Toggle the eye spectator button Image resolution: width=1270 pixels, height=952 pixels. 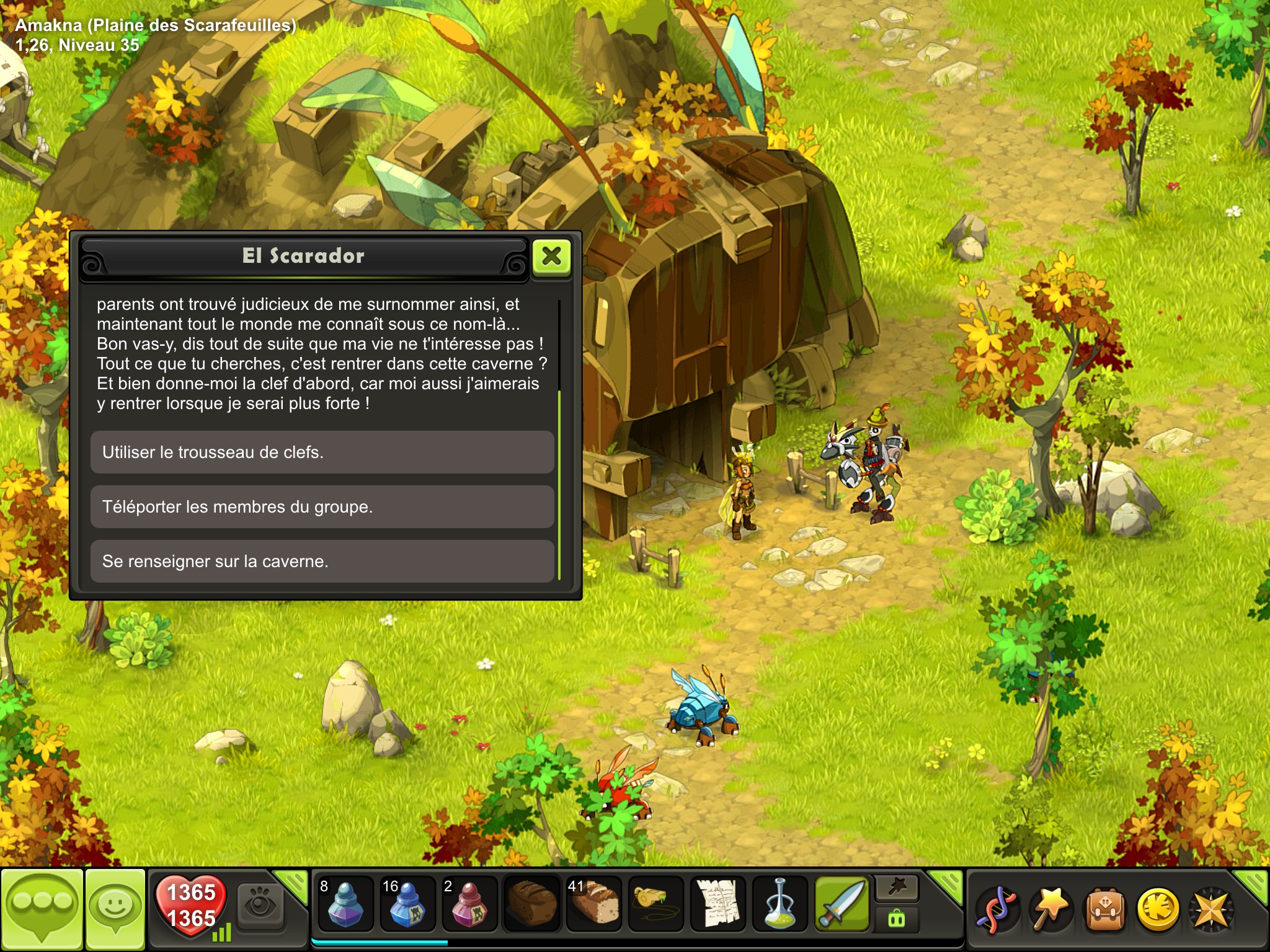pyautogui.click(x=261, y=906)
